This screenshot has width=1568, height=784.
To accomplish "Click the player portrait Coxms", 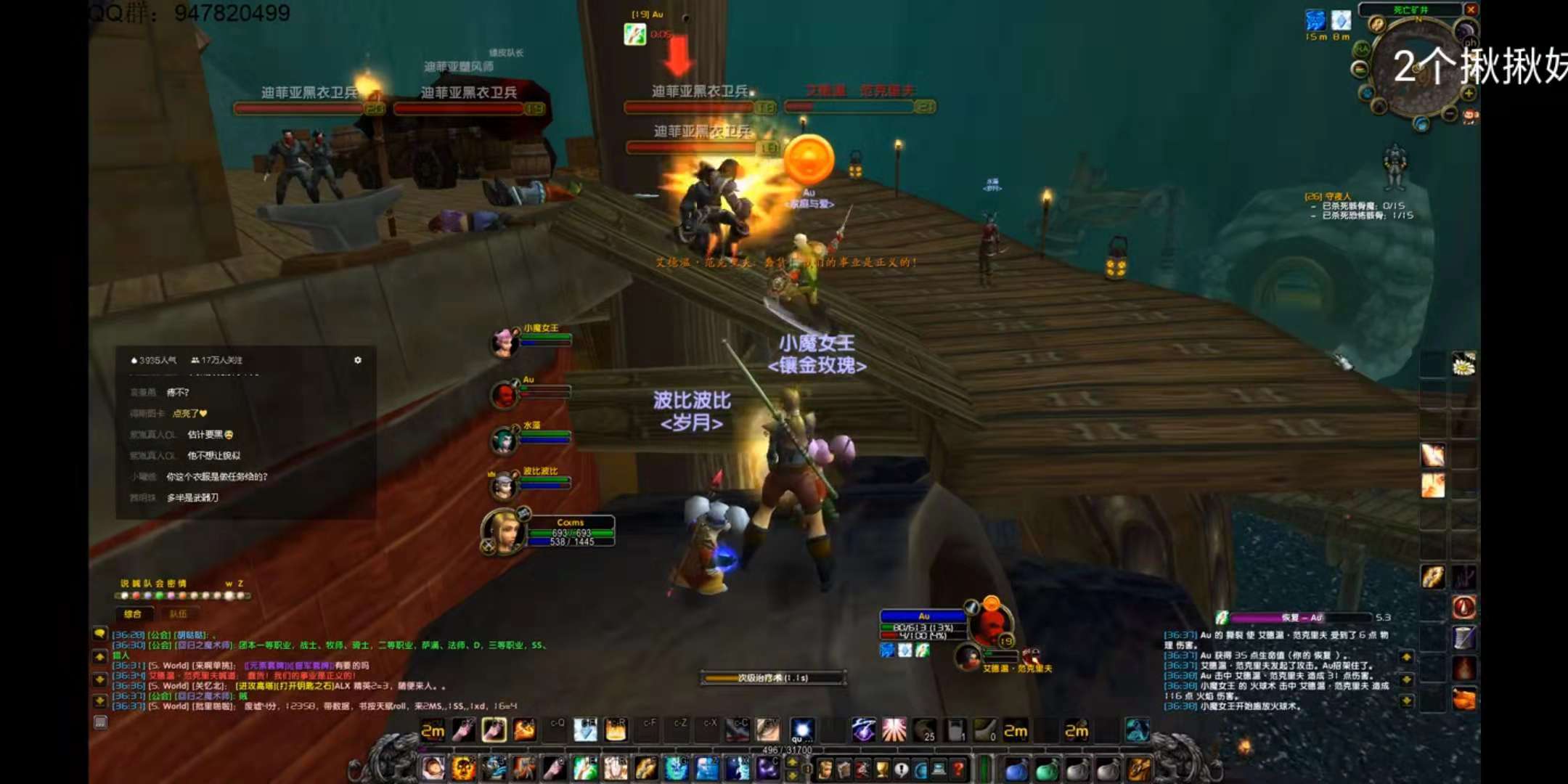I will pos(503,531).
